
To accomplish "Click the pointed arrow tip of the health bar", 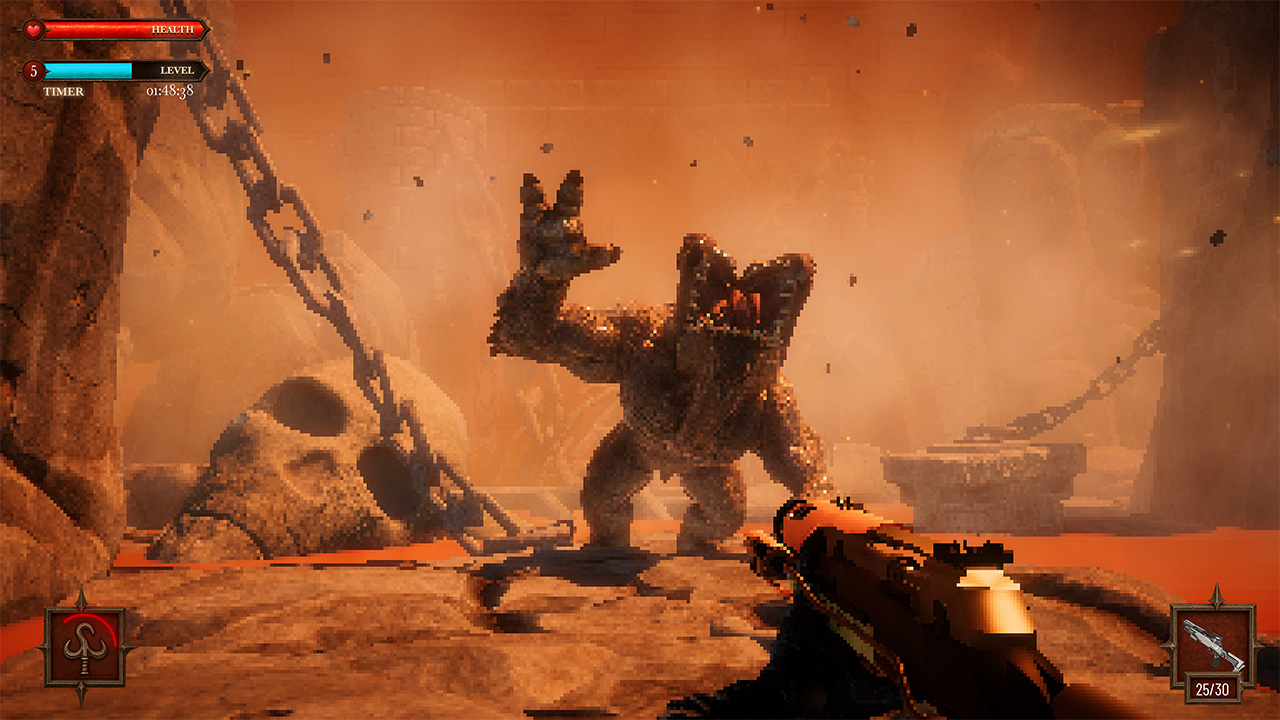I will tap(209, 29).
